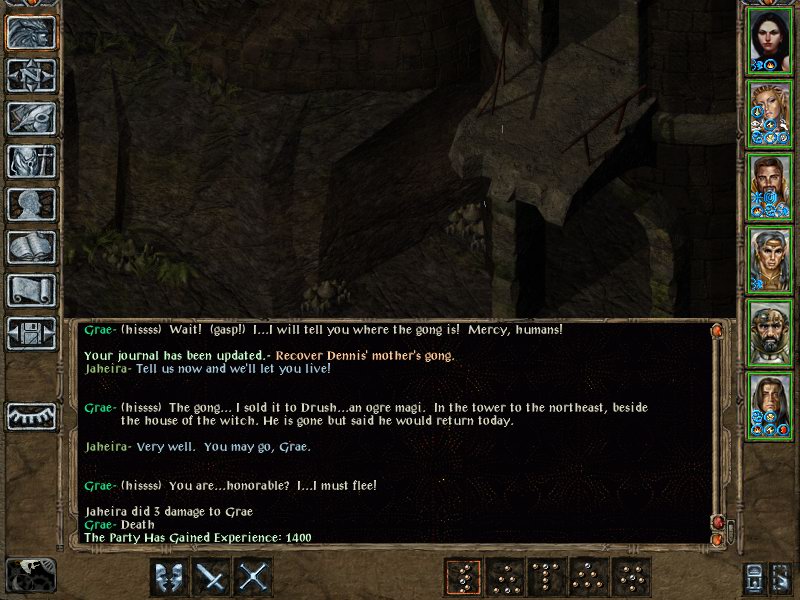Viewport: 800px width, 600px height.
Task: Select the long brown-haired man's portrait
Action: (770, 404)
